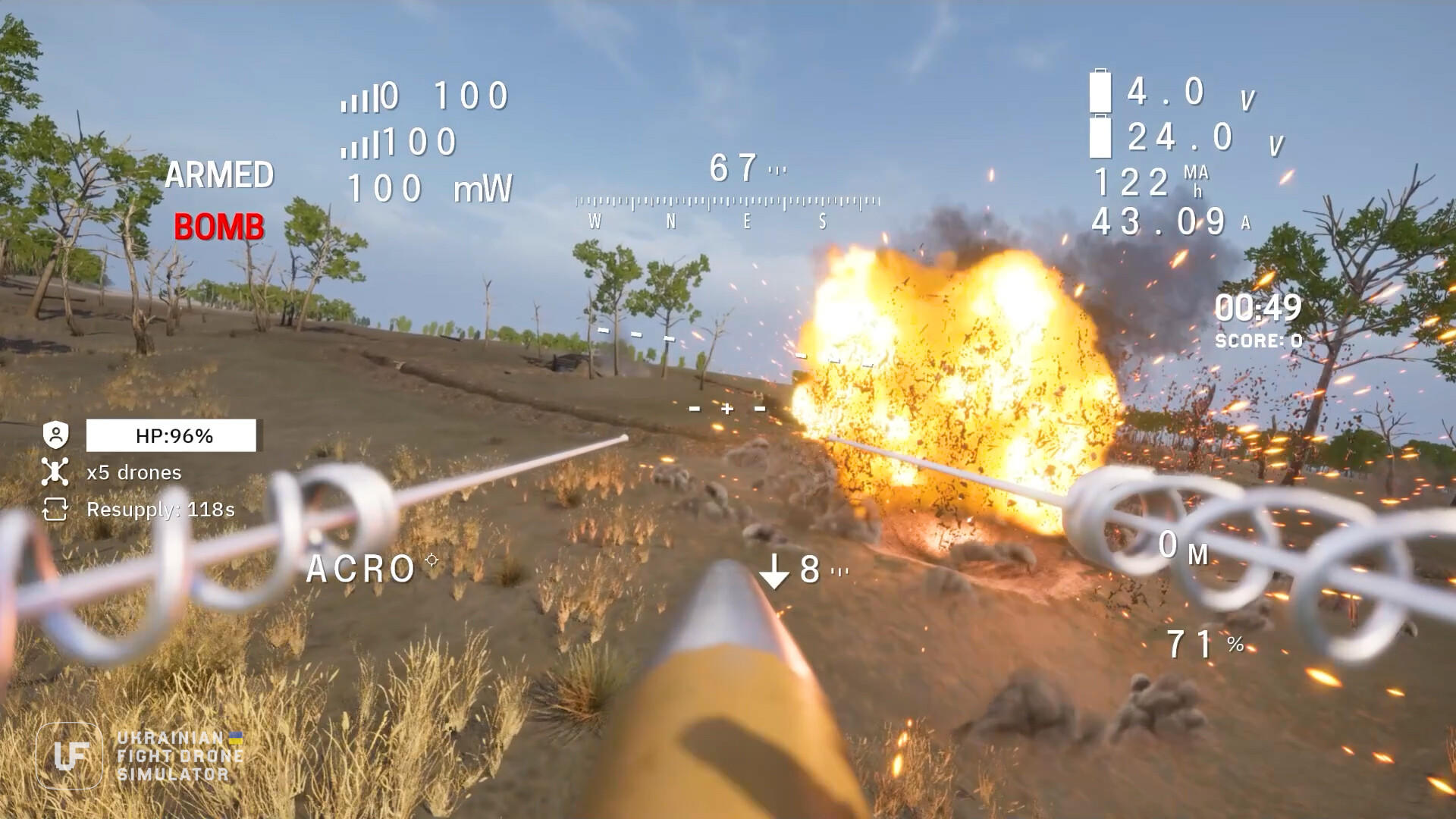Toggle the ARMED state indicator

221,176
